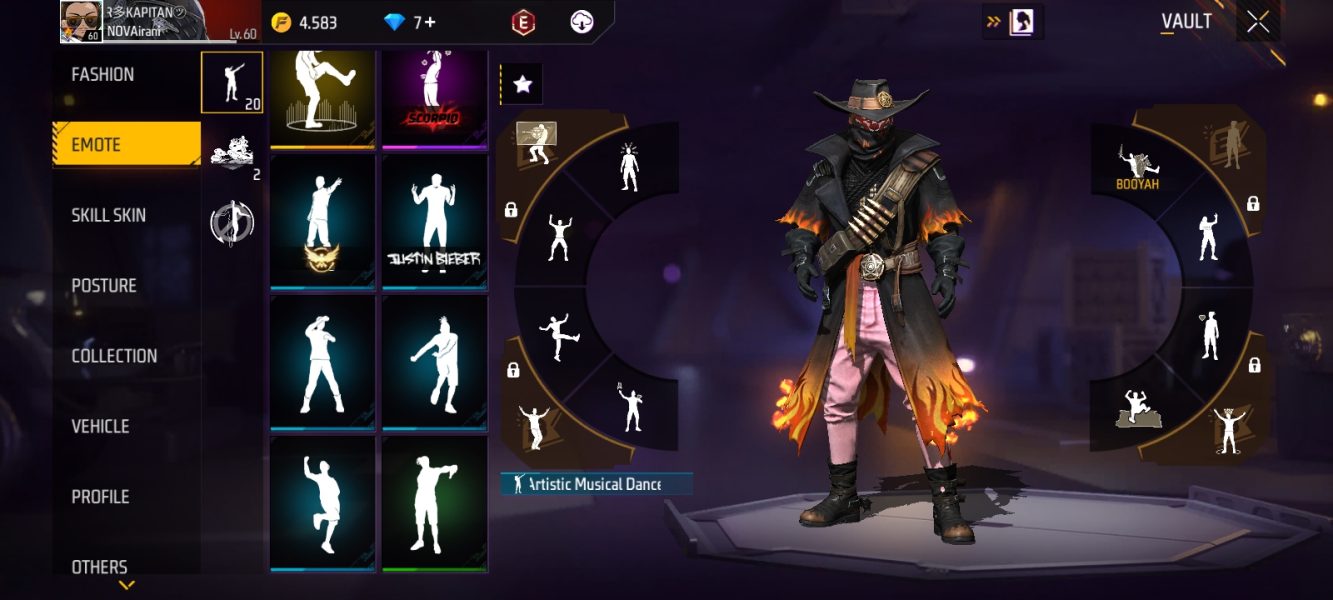Open the Others category
Image resolution: width=1333 pixels, height=600 pixels.
(x=100, y=567)
